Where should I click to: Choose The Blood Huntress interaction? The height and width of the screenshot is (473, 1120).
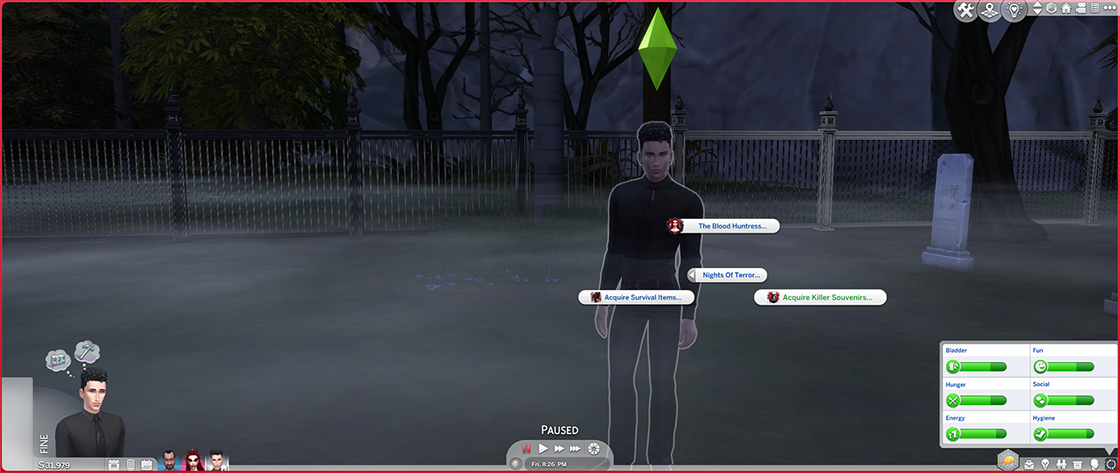(x=730, y=226)
